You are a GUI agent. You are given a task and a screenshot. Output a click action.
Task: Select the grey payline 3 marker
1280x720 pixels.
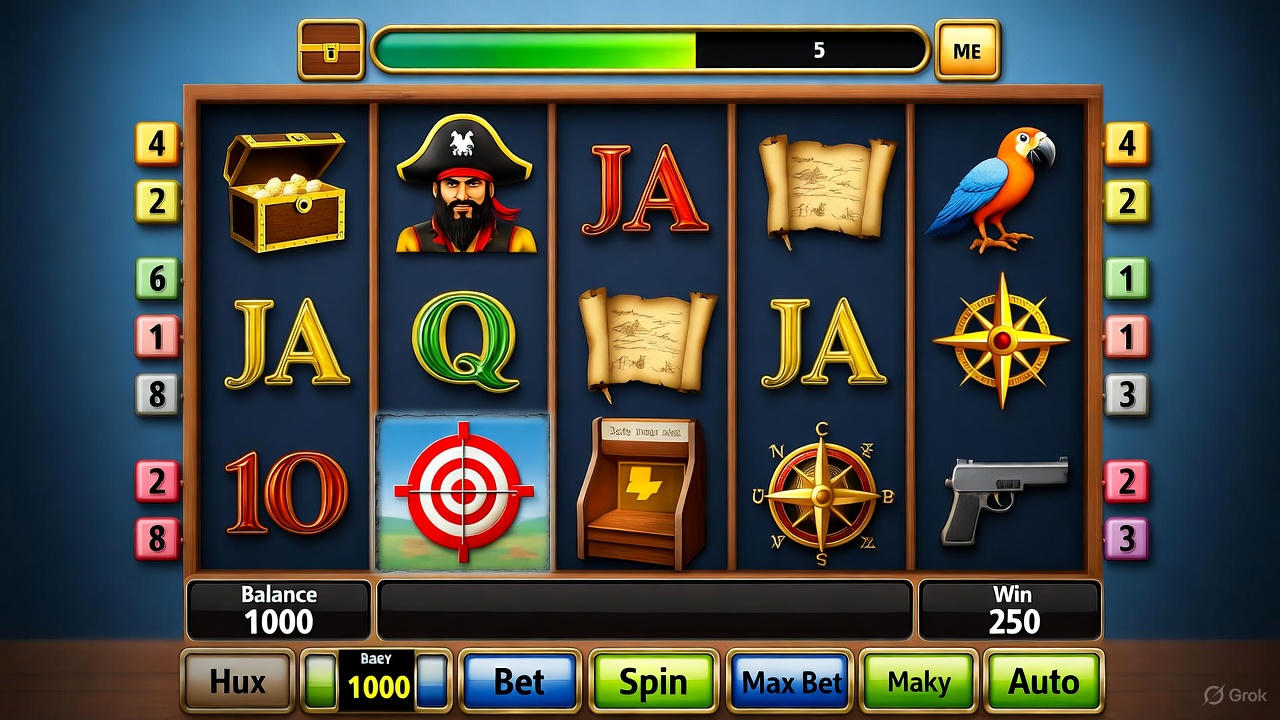coord(1127,395)
